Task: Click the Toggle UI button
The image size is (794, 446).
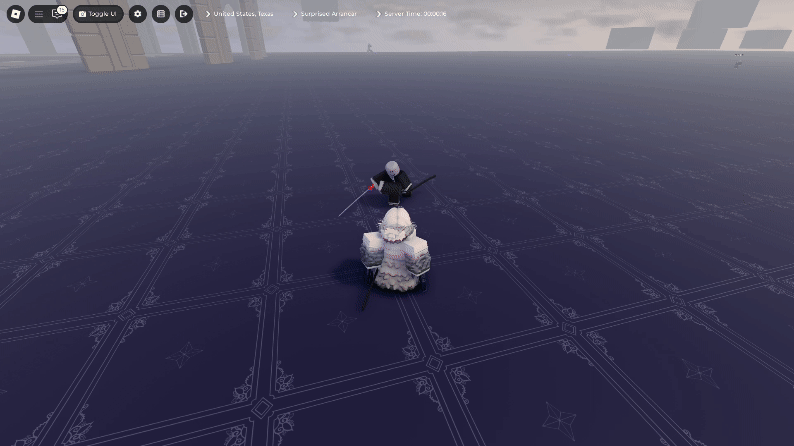Action: (x=98, y=14)
